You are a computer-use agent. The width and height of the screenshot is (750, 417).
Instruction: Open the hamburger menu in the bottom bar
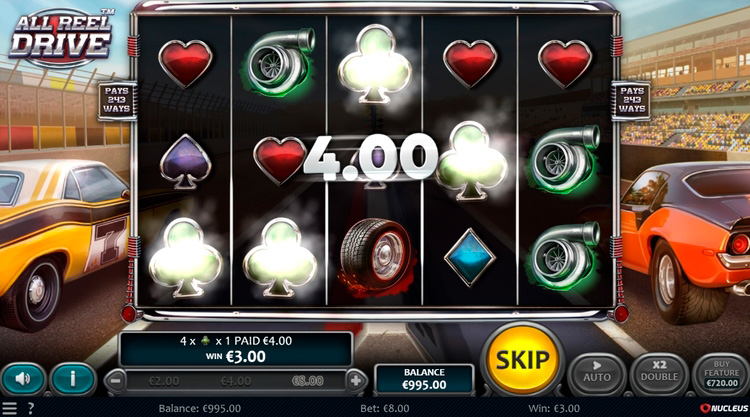click(x=10, y=408)
